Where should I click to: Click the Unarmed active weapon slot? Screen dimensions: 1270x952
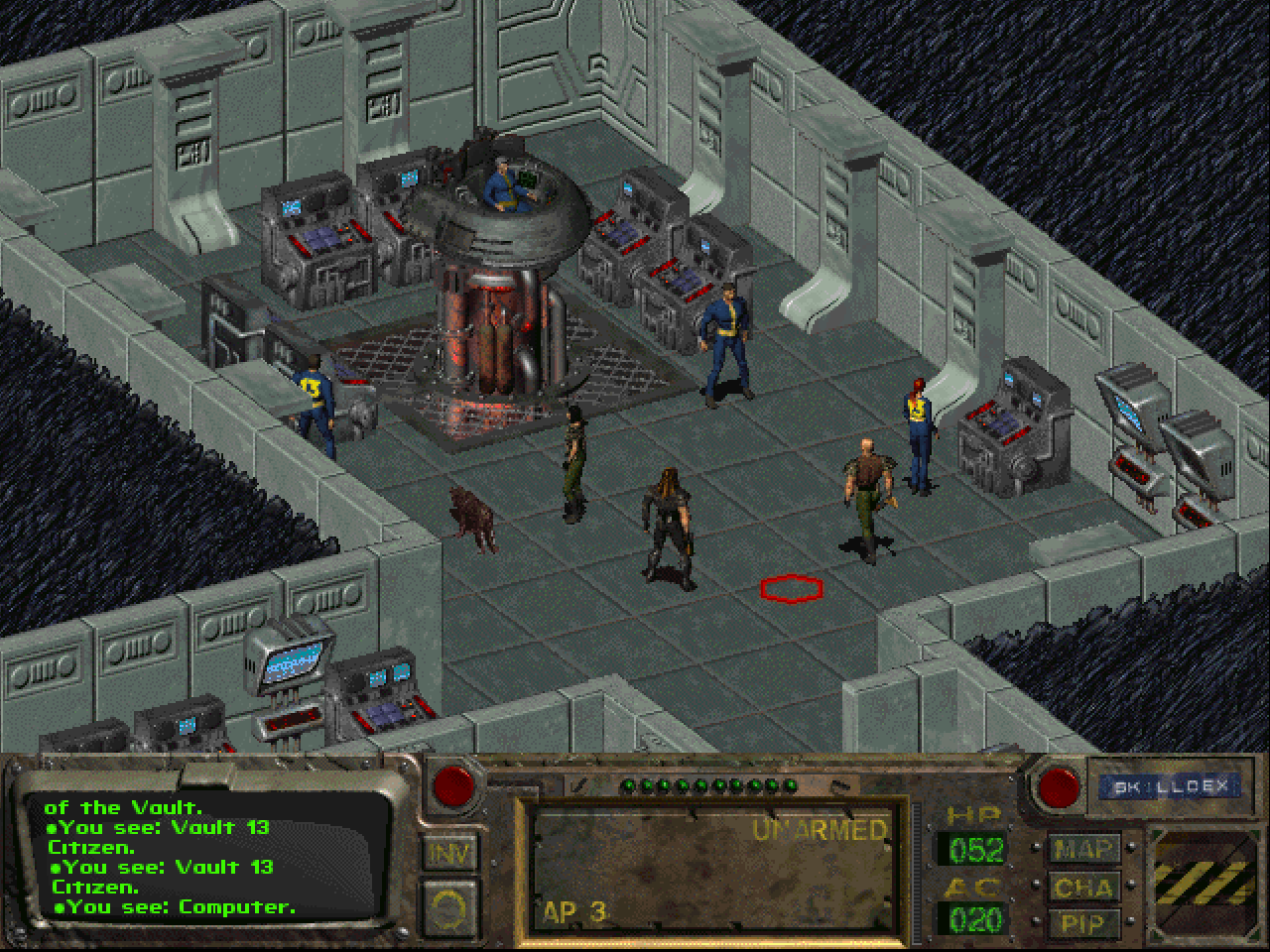click(712, 871)
